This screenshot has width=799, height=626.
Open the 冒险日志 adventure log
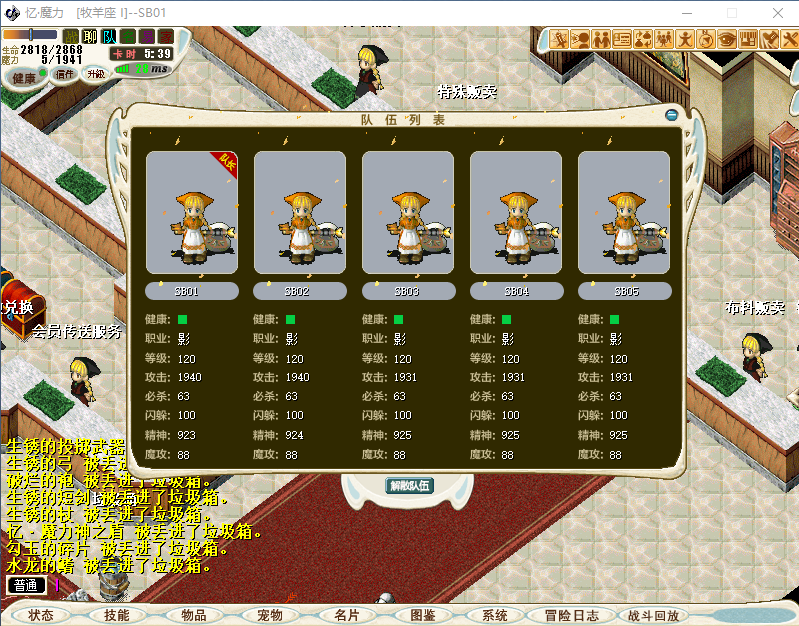pos(572,615)
